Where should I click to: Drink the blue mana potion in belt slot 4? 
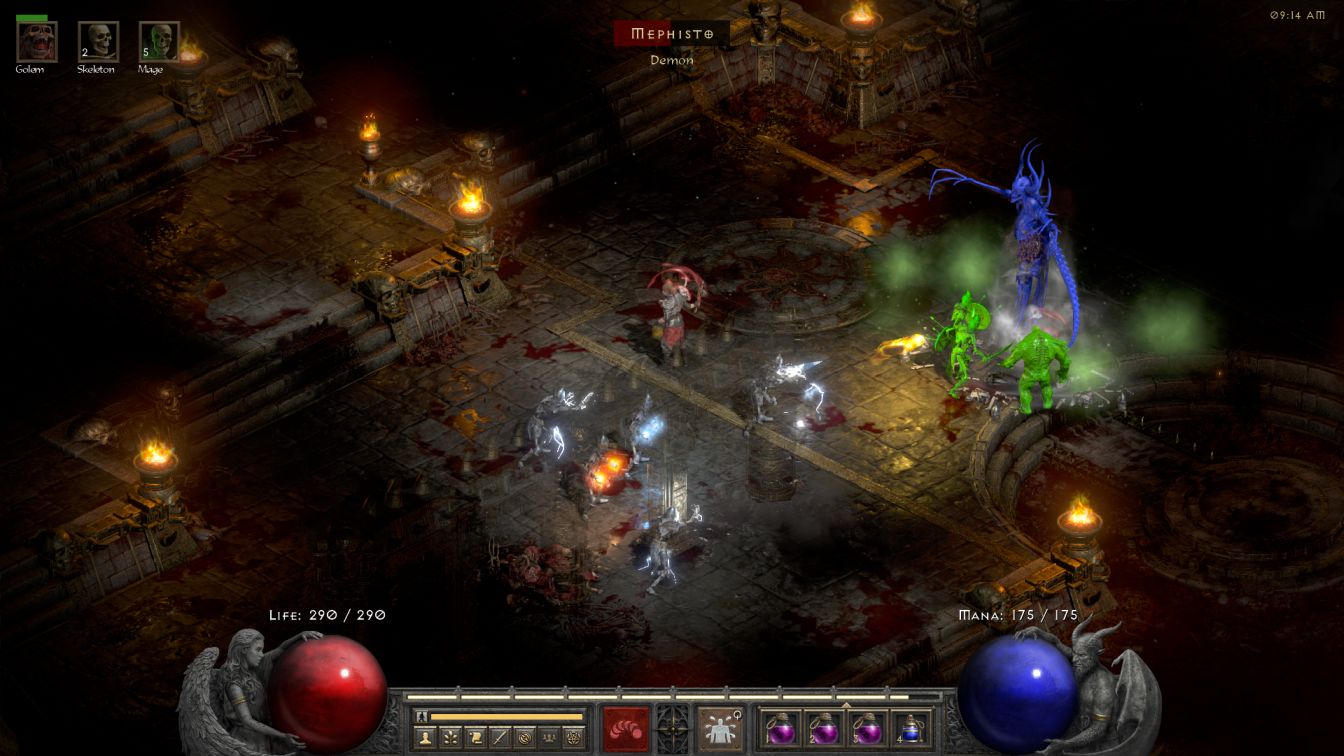[909, 728]
